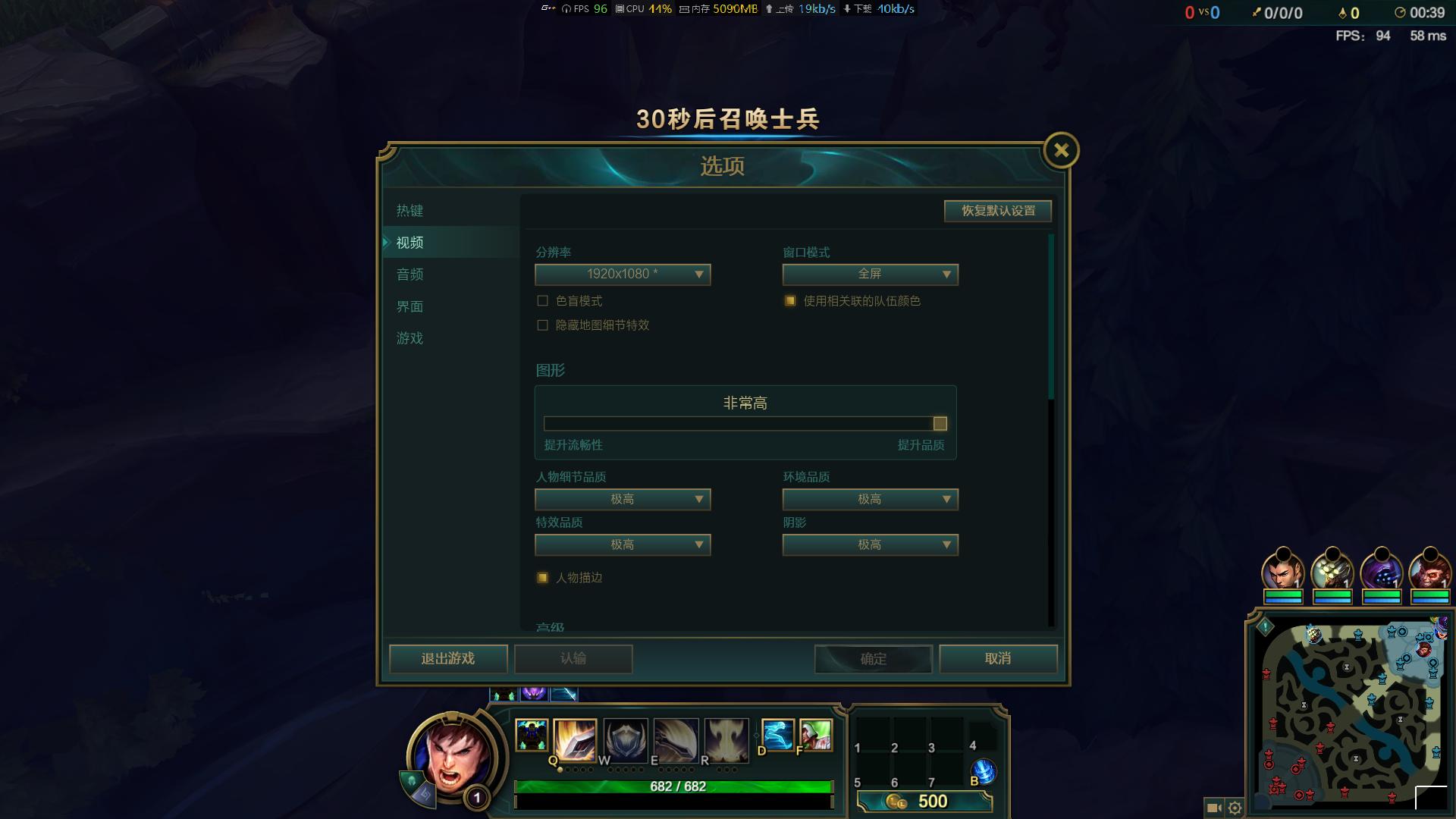Expand the 窗口模式 window mode dropdown
1456x819 pixels.
tap(870, 275)
